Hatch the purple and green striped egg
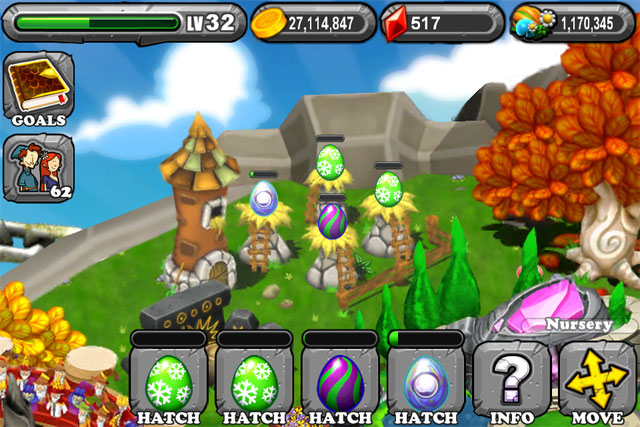 [339, 384]
